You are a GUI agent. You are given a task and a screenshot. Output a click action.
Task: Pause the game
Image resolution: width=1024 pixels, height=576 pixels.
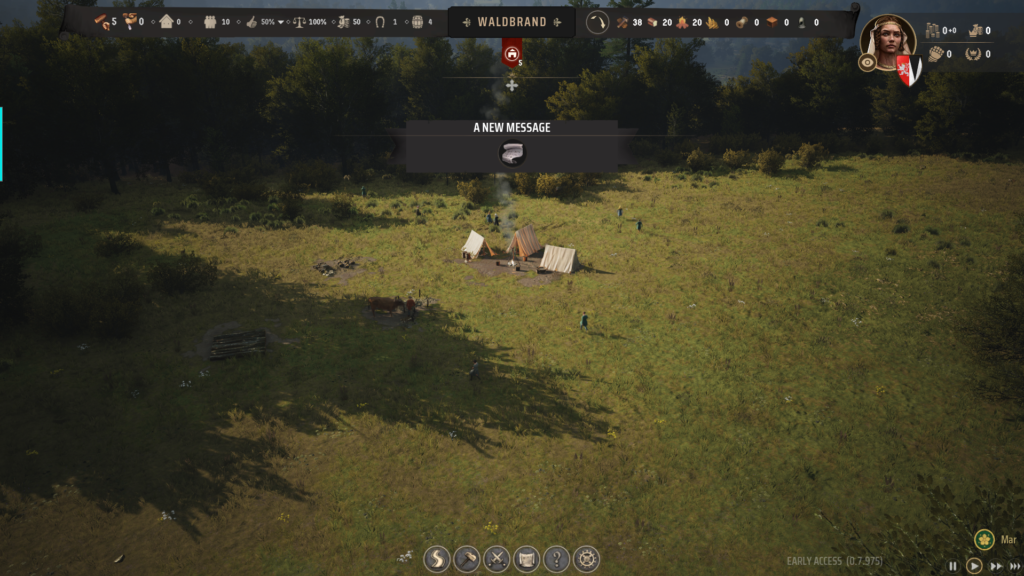[953, 566]
